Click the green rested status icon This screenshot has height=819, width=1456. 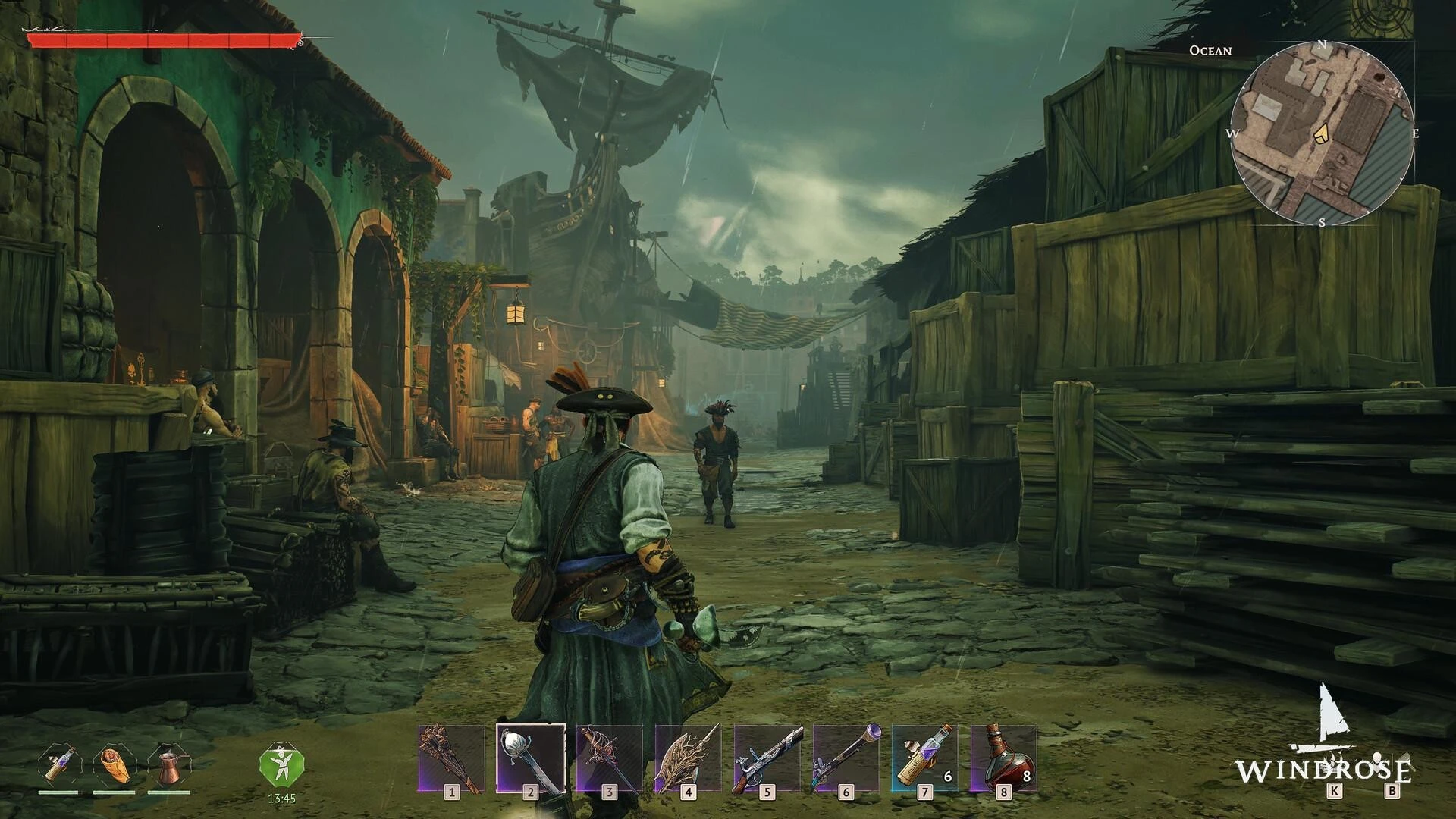(x=281, y=767)
